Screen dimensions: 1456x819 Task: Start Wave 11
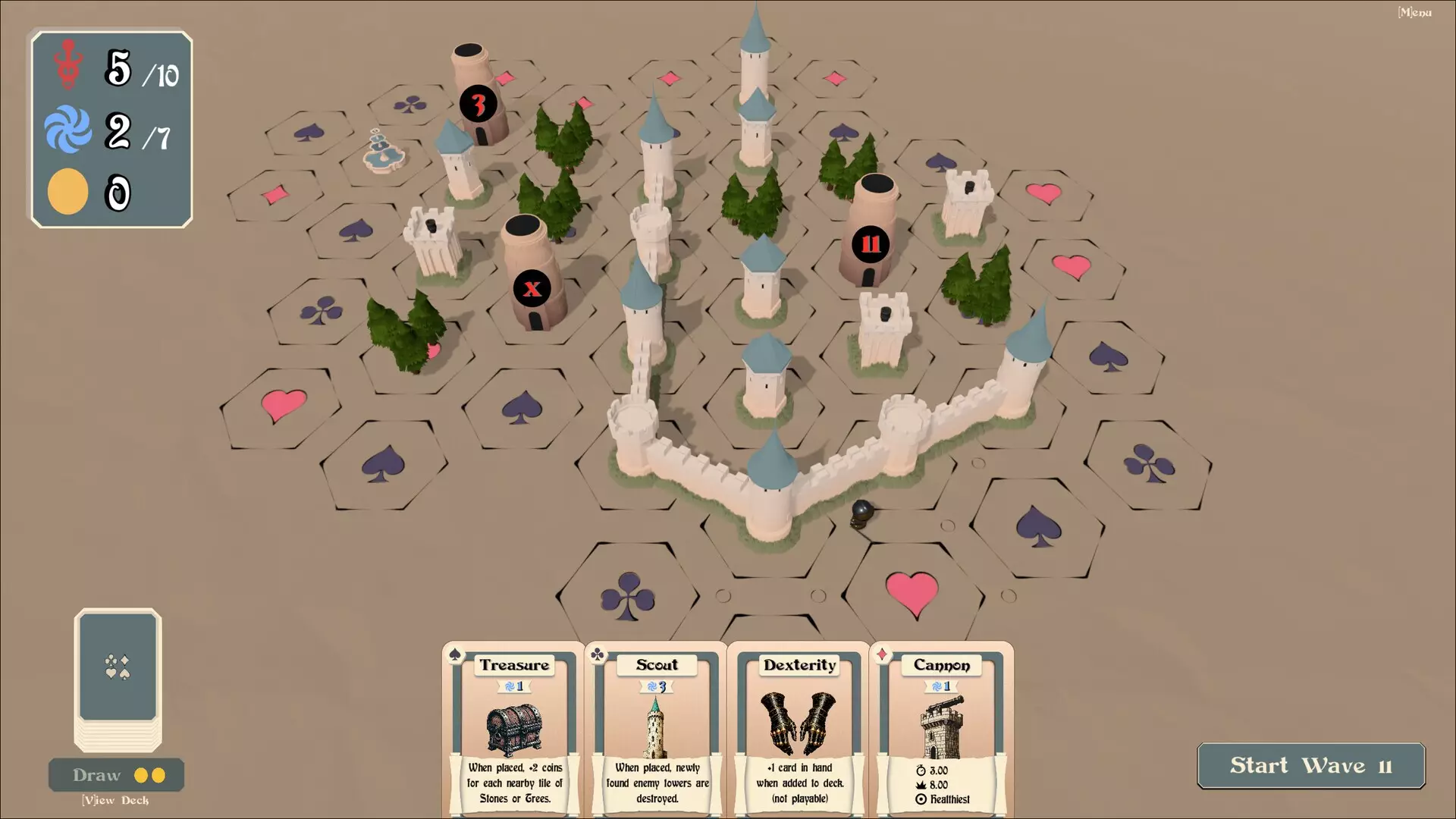point(1310,766)
